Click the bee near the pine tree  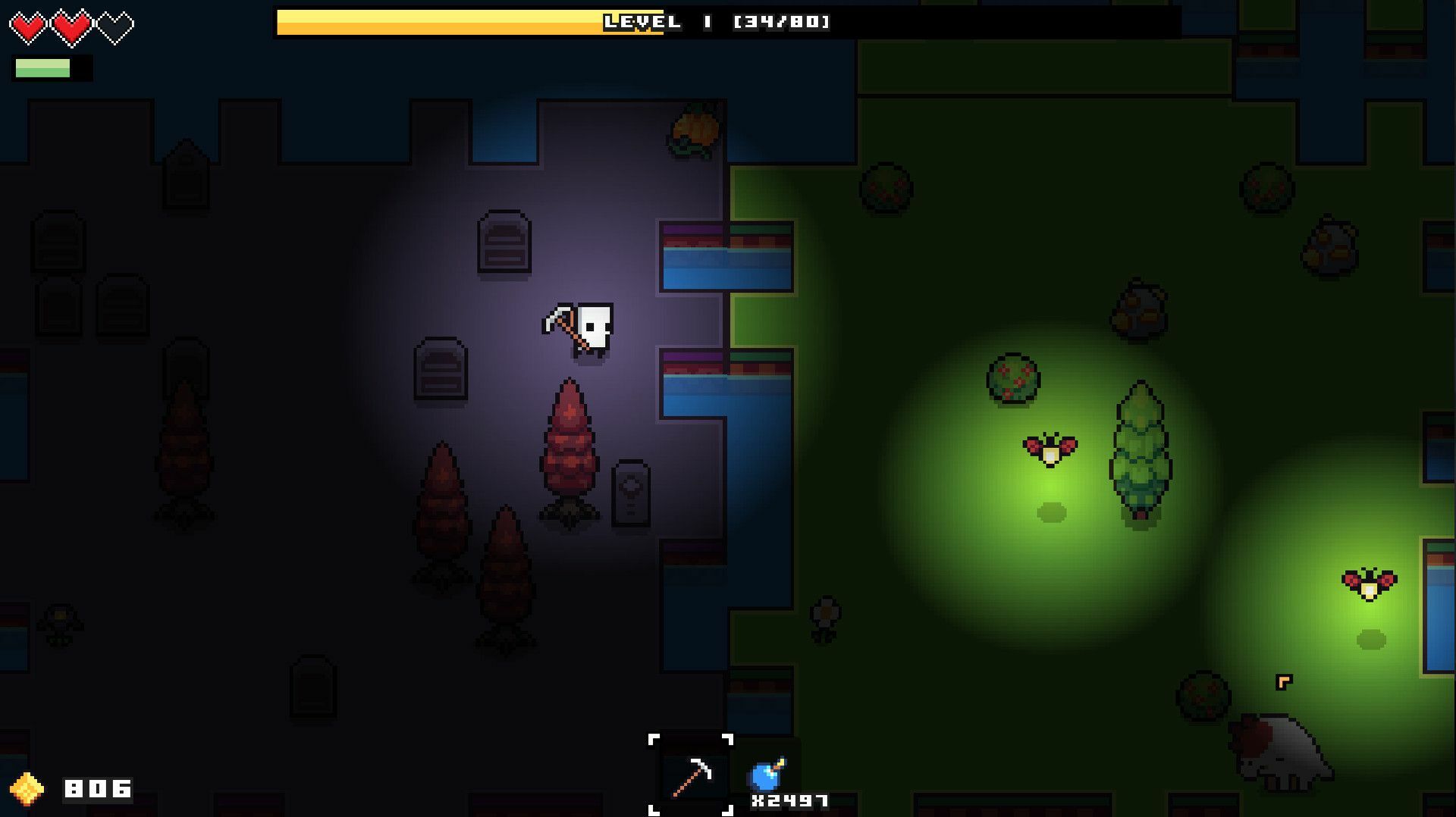point(1050,449)
